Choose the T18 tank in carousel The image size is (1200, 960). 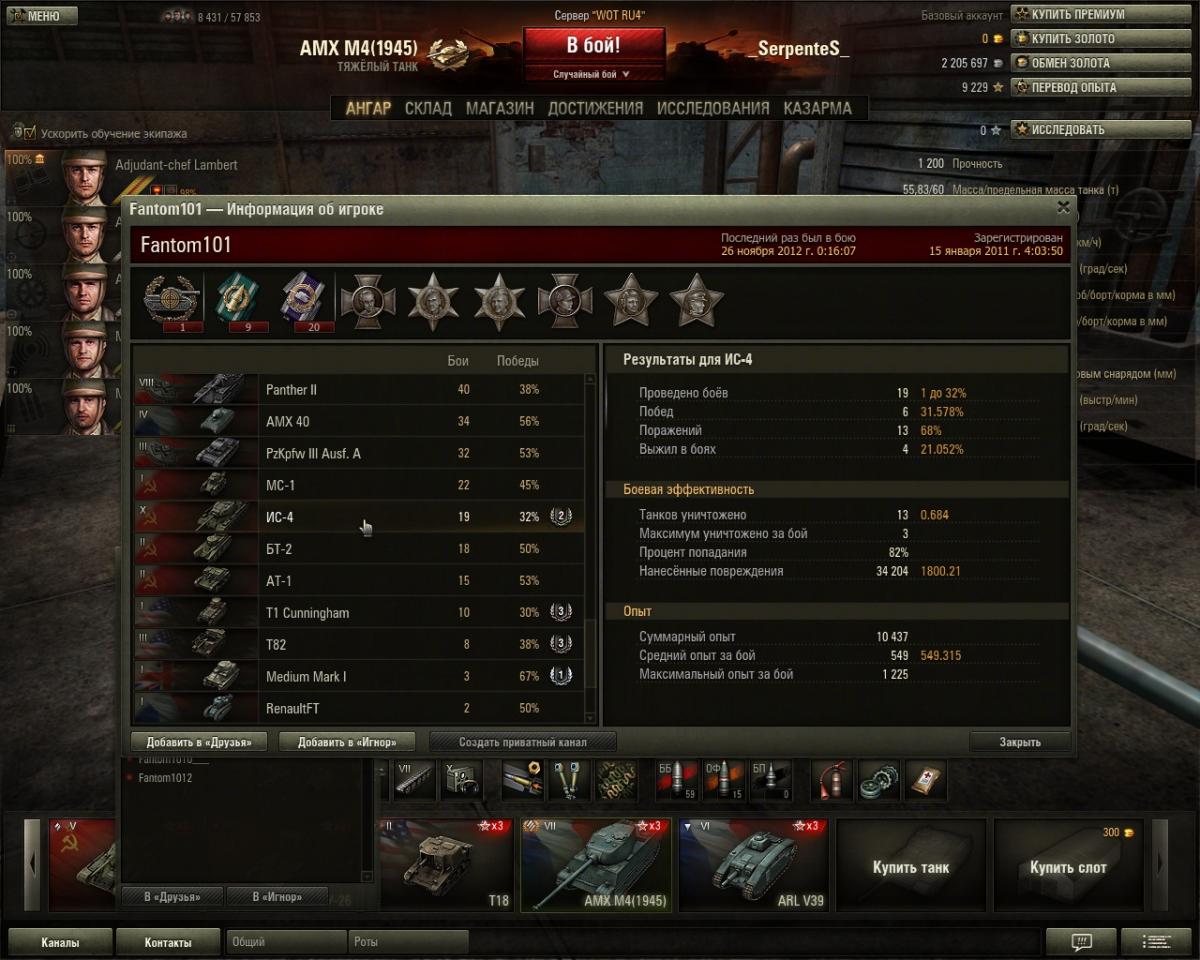coord(445,865)
